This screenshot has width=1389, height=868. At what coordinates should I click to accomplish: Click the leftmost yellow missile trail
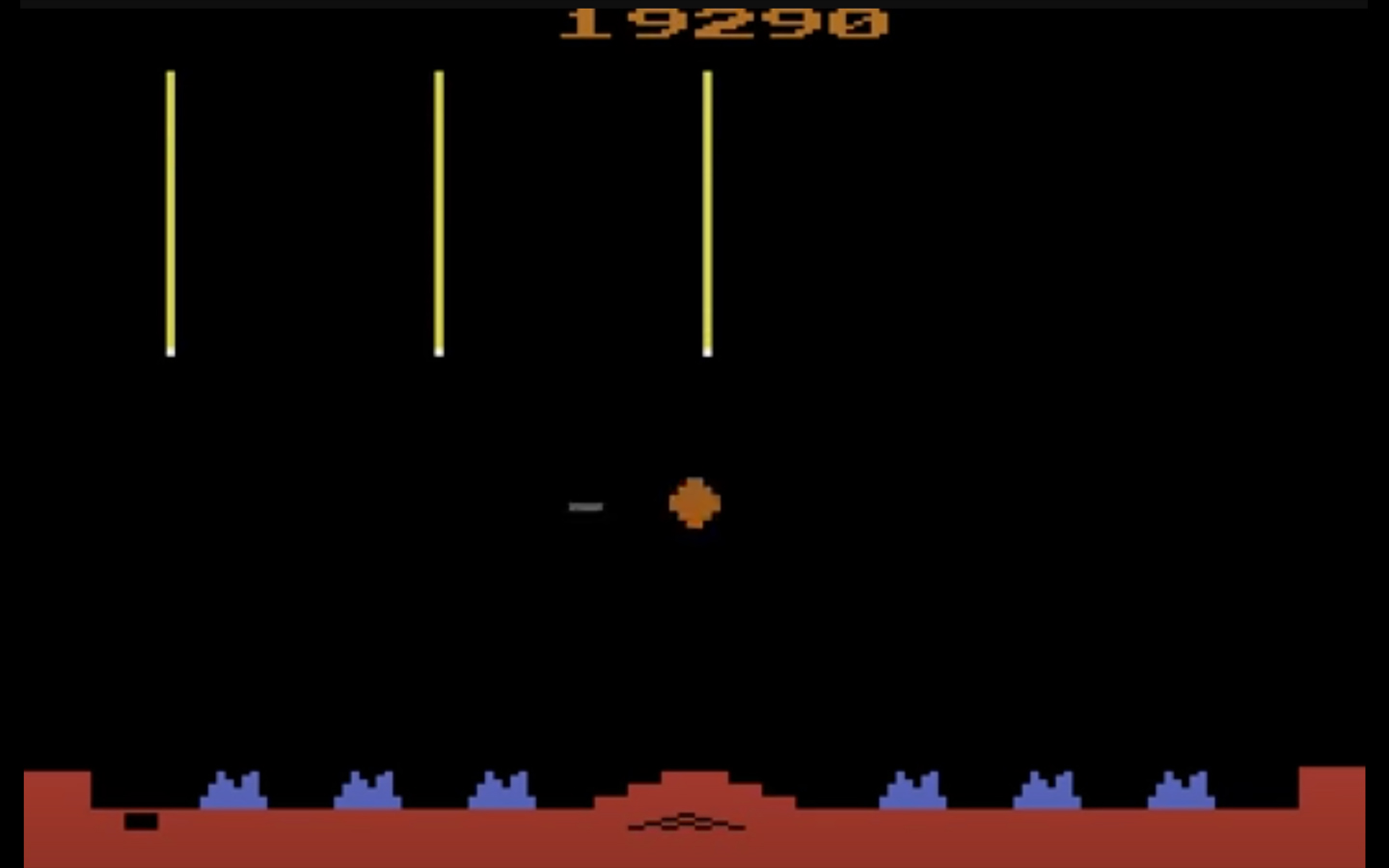coord(172,212)
